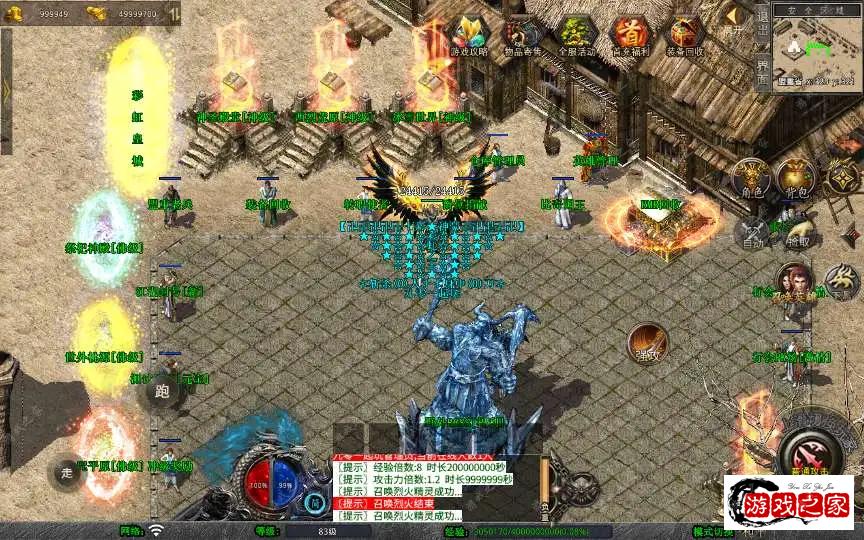Open the 角色 character panel
Image resolution: width=864 pixels, height=540 pixels.
[x=751, y=178]
